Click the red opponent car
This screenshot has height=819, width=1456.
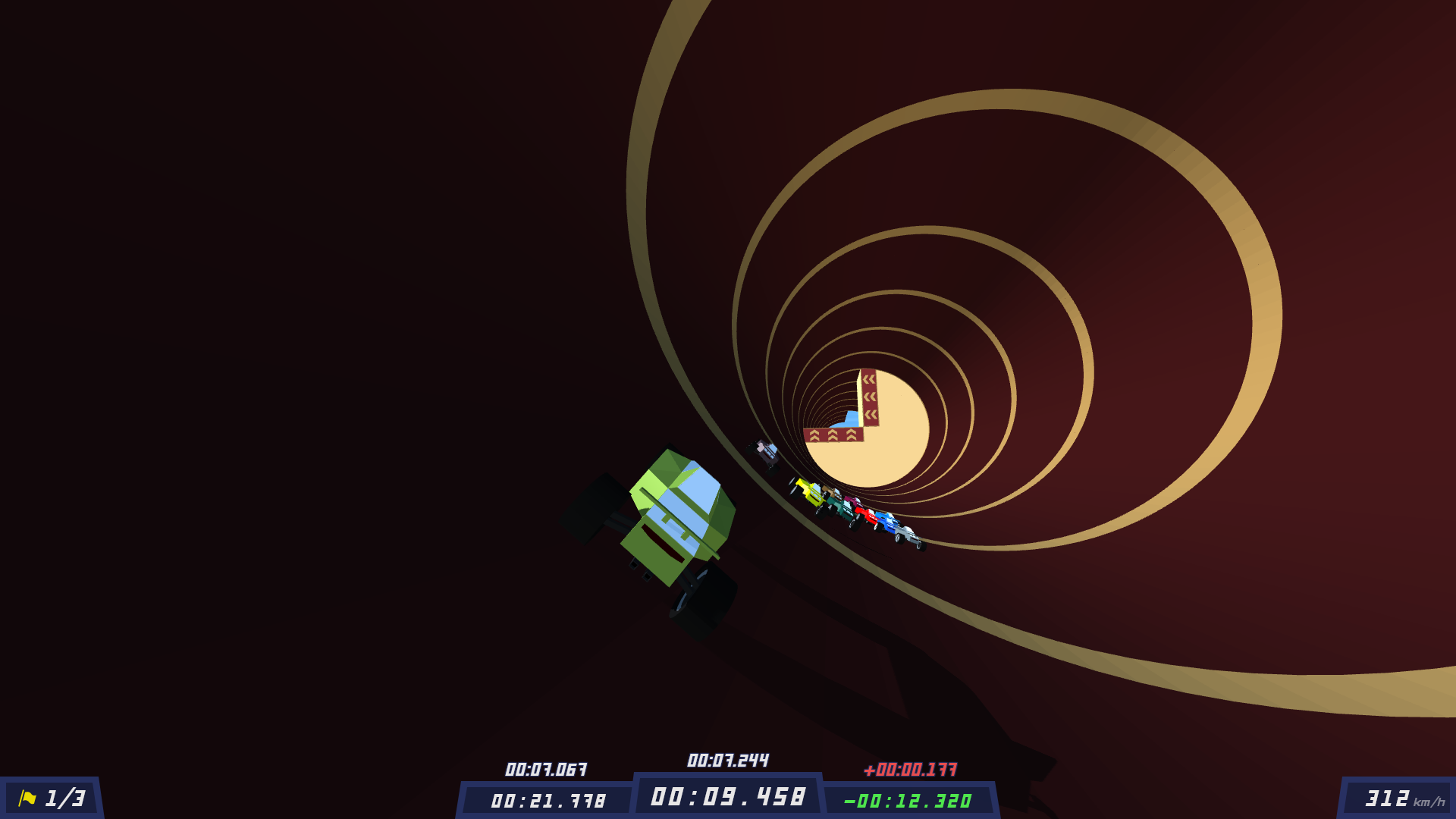(x=868, y=514)
